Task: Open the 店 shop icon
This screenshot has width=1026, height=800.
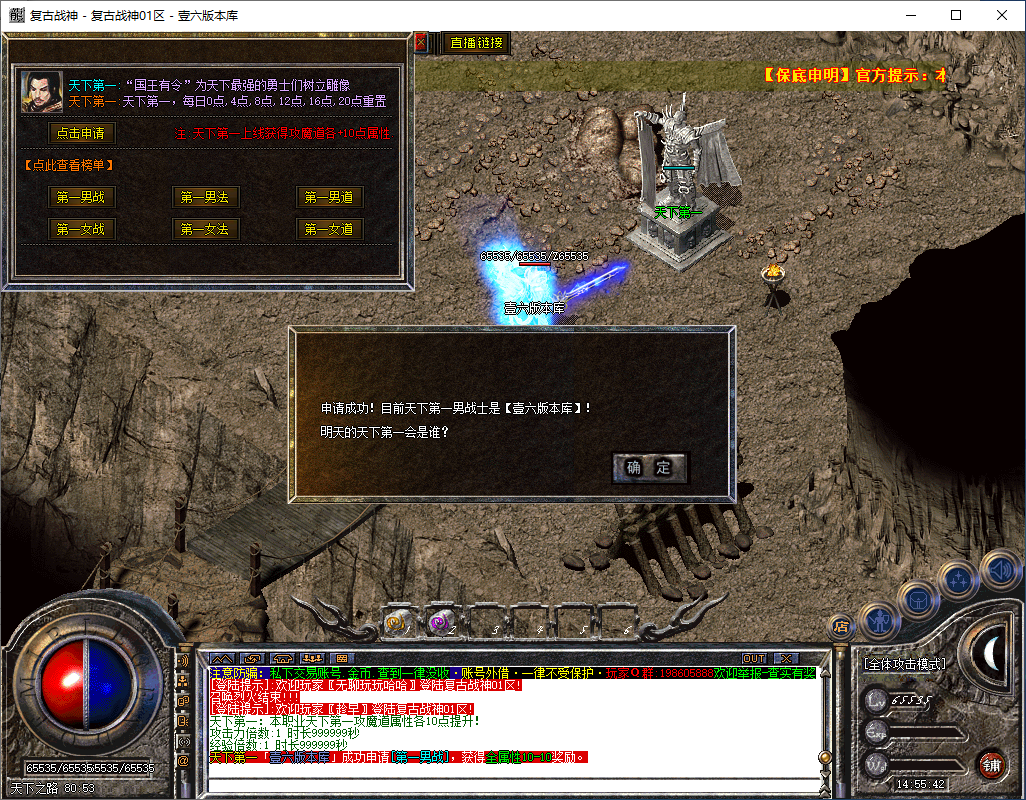Action: click(841, 627)
